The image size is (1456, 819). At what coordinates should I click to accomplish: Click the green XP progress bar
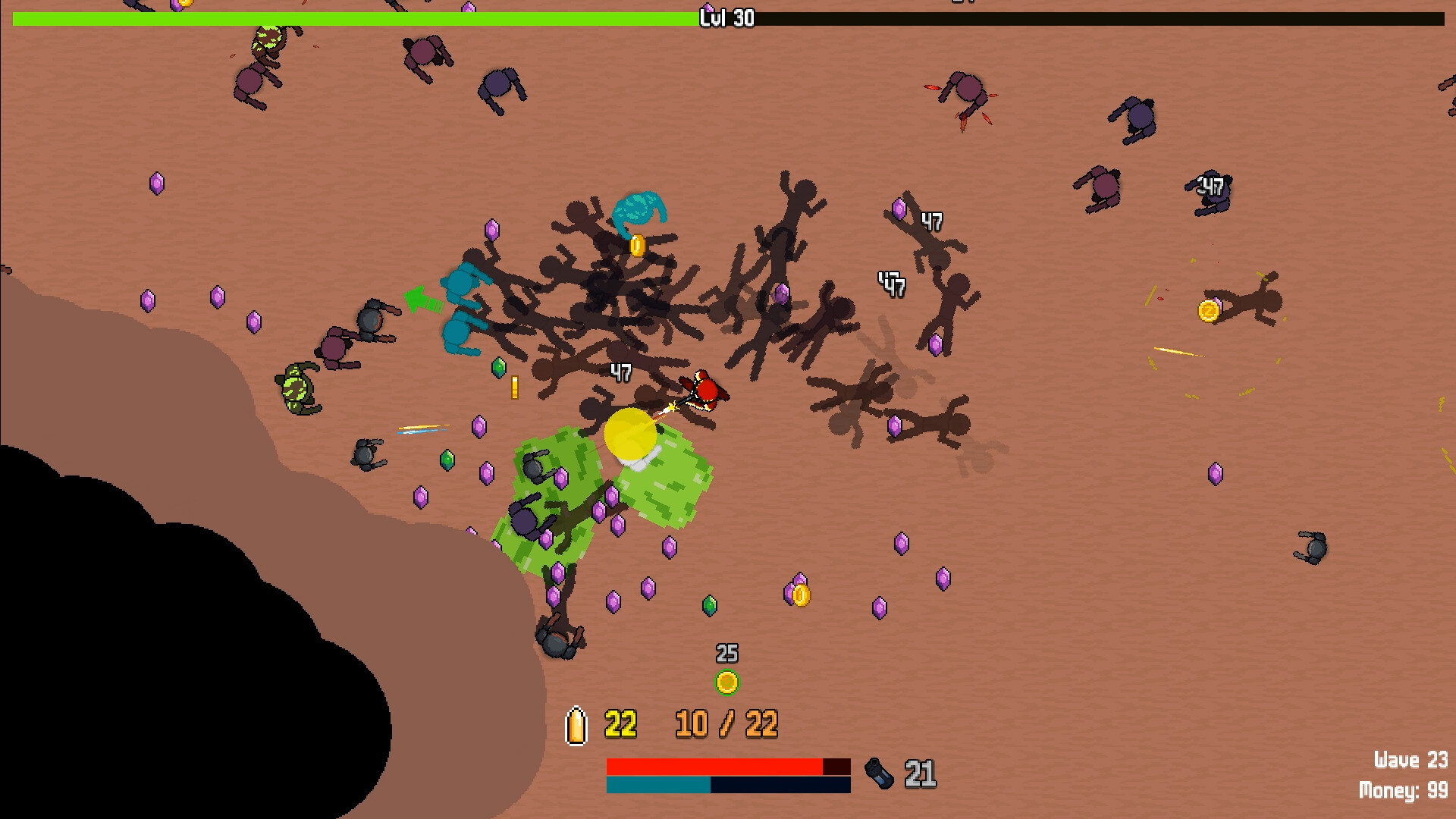tap(341, 16)
